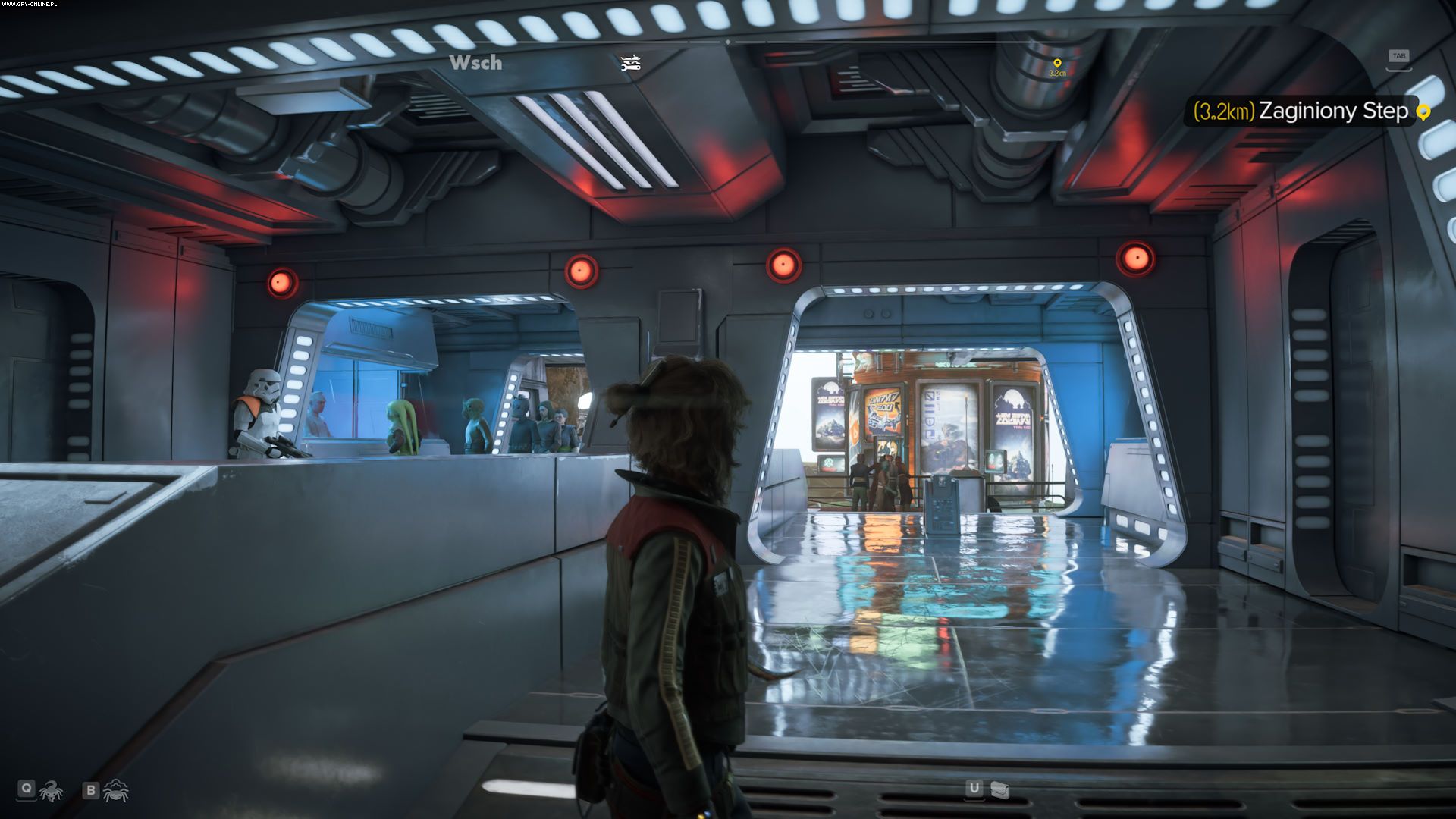Activate the Nix sense icon with waves
The width and height of the screenshot is (1456, 819).
coord(116,791)
